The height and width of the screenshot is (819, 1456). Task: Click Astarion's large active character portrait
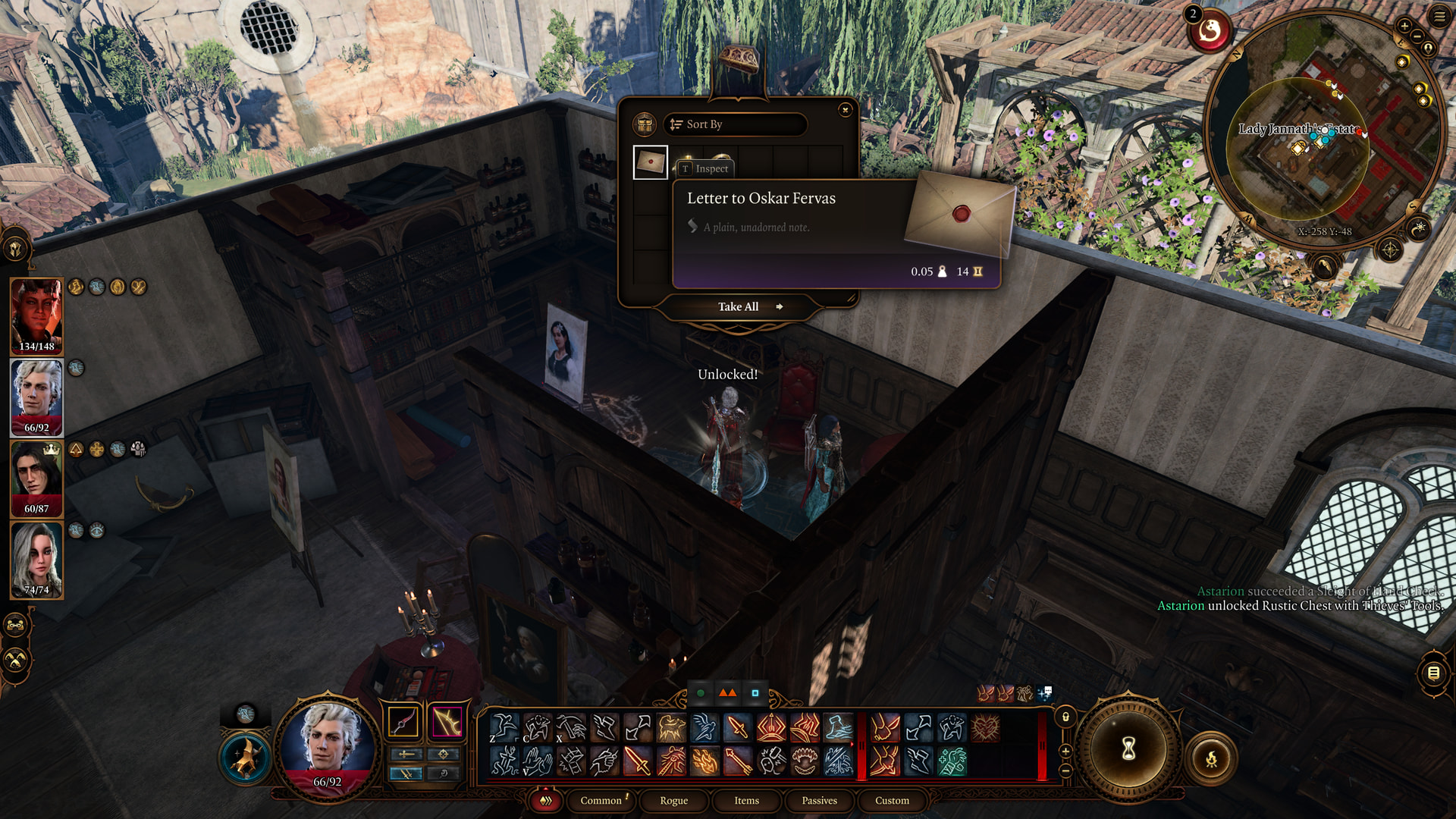pos(328,742)
